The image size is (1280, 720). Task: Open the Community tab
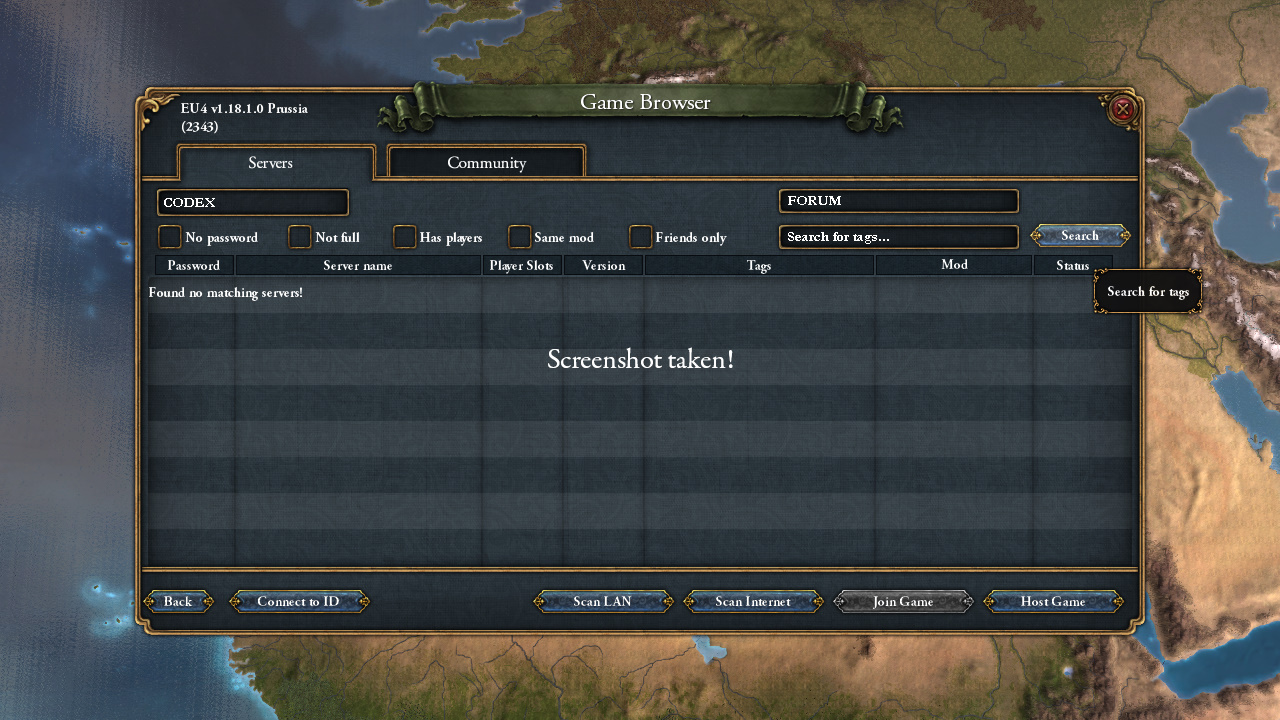pyautogui.click(x=486, y=163)
